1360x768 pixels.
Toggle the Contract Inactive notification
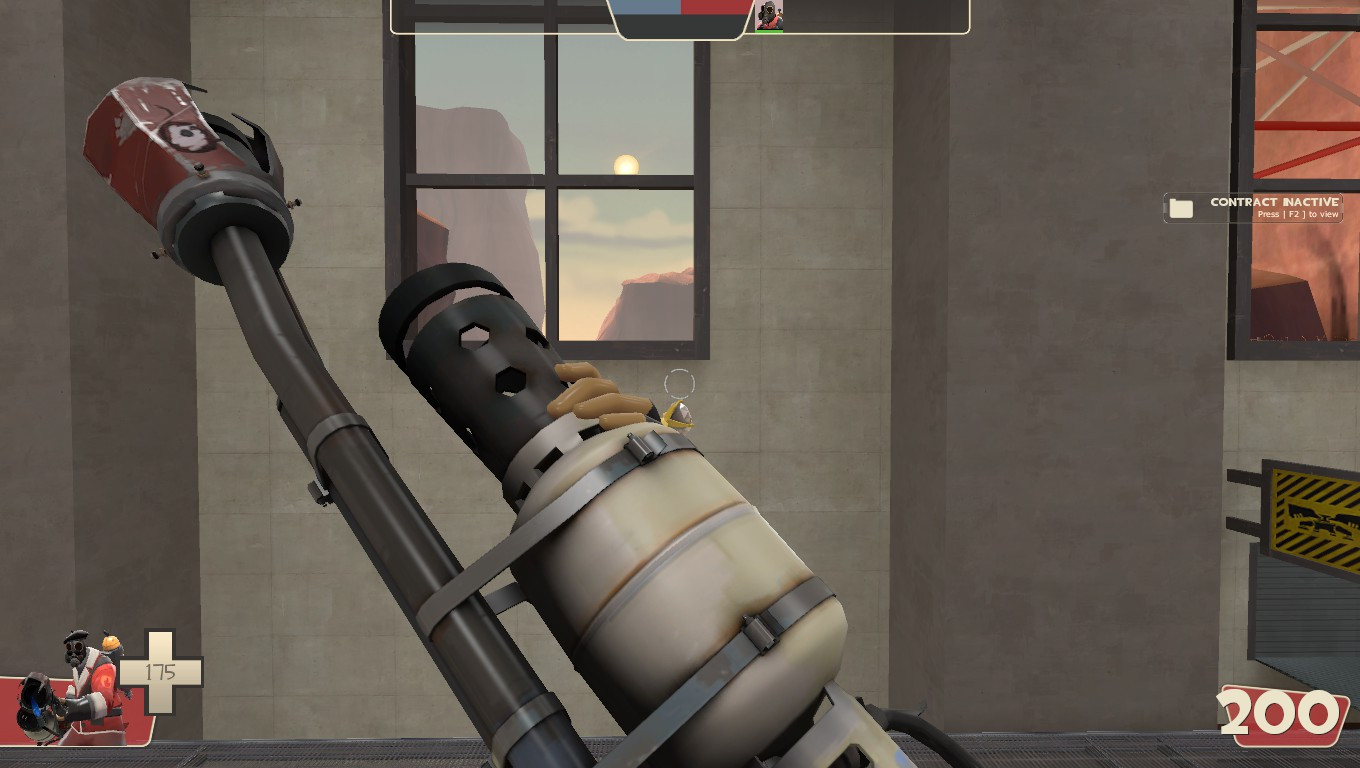[x=1256, y=207]
